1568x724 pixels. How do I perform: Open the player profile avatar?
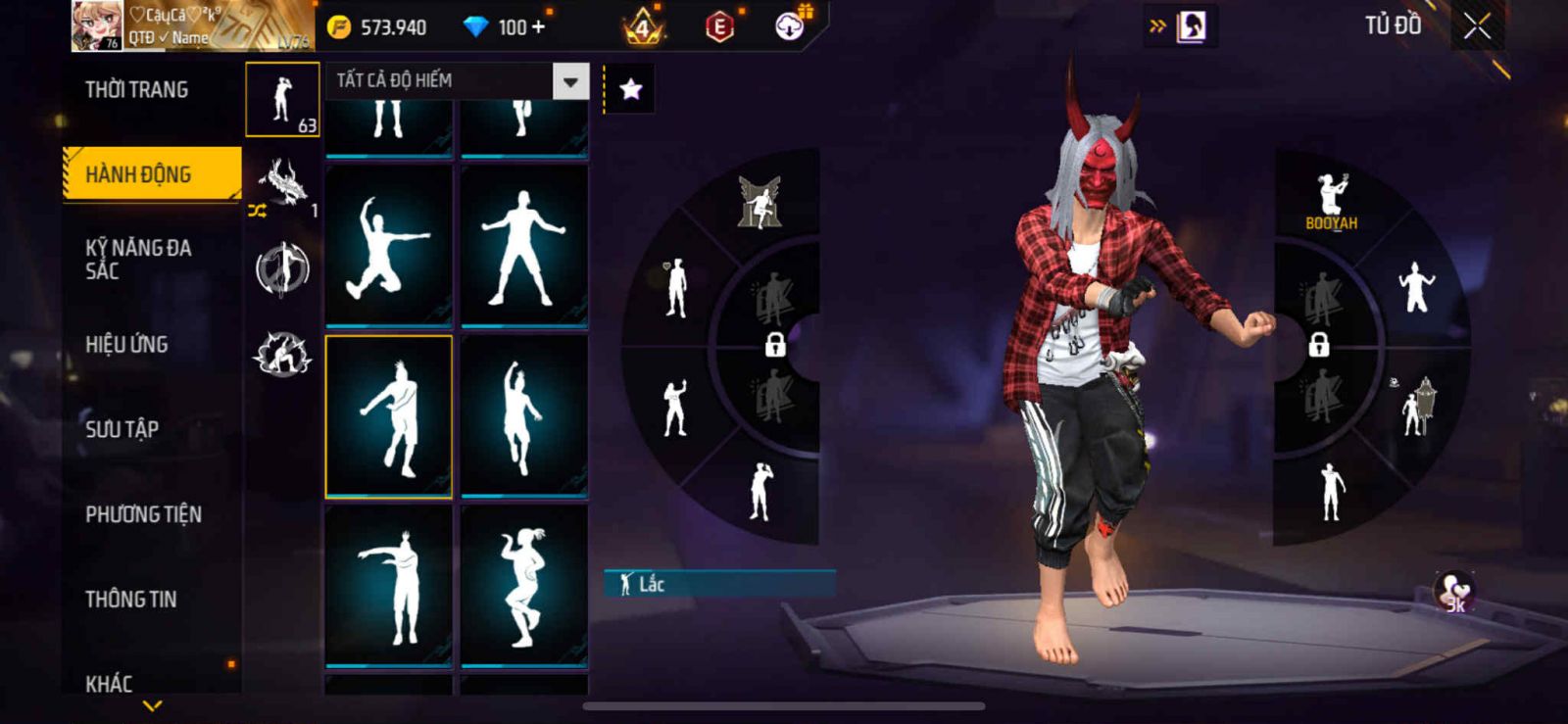pos(97,26)
